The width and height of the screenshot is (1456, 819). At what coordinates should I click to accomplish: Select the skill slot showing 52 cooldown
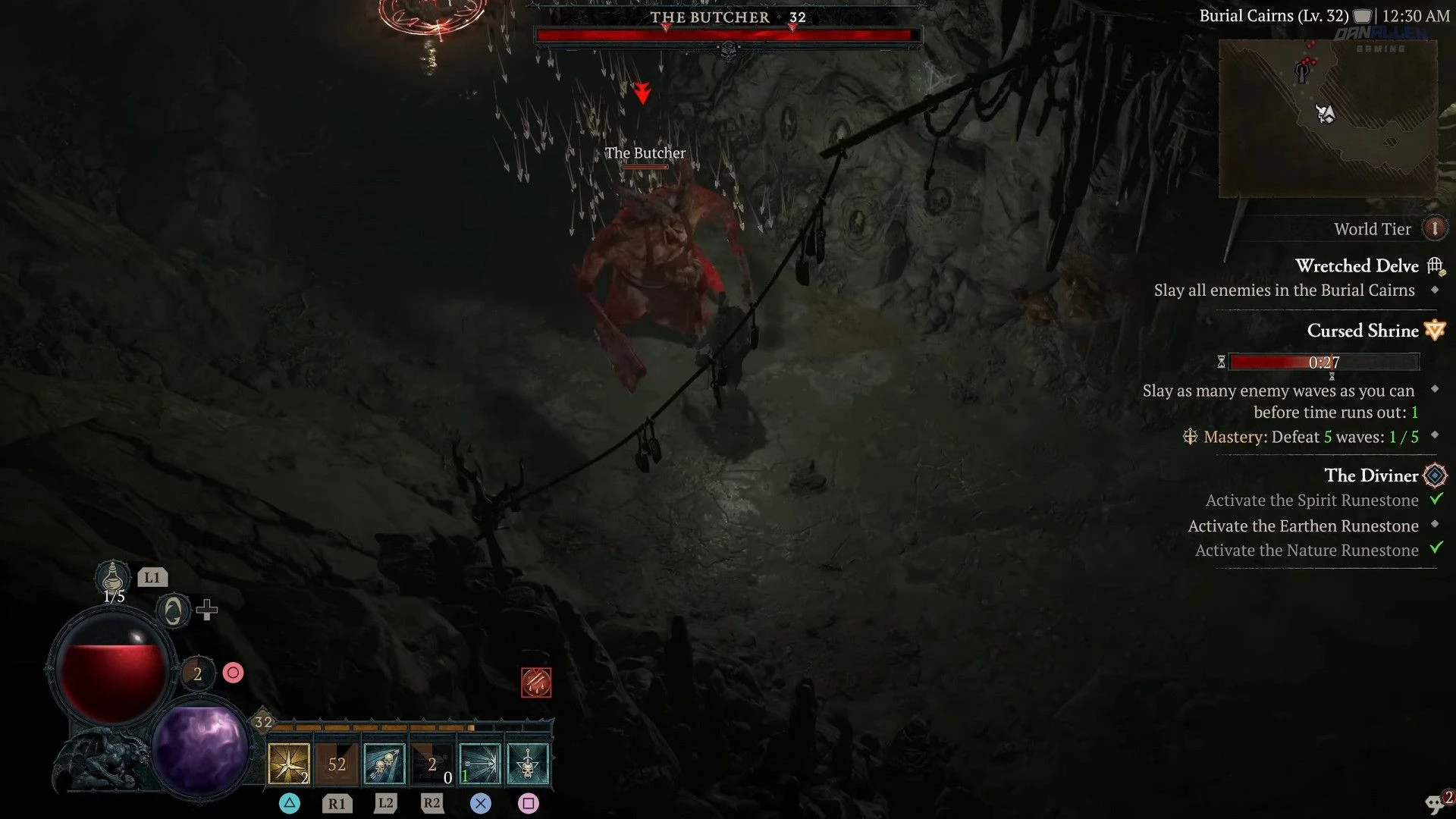click(x=337, y=764)
